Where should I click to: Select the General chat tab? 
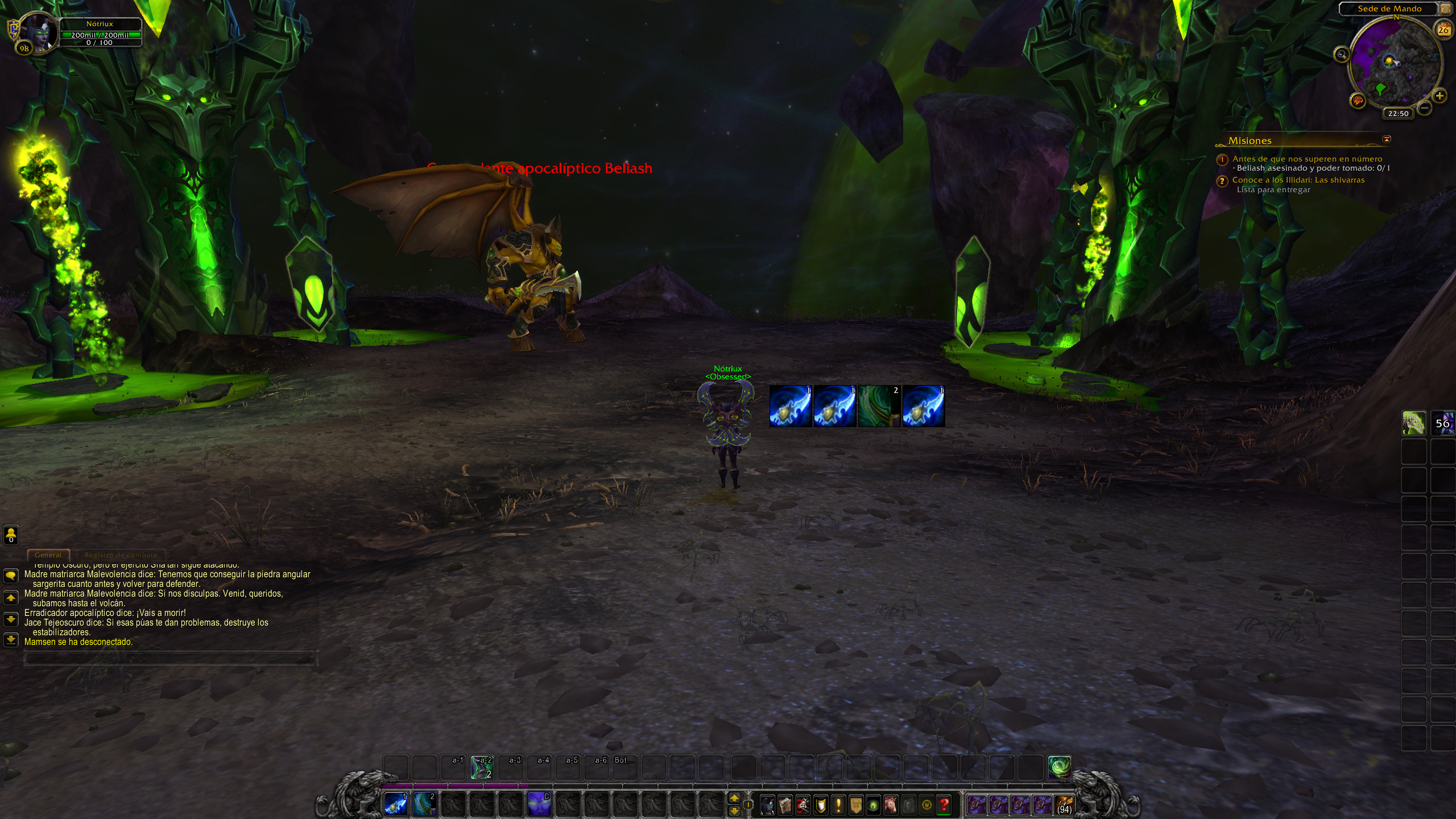(48, 555)
